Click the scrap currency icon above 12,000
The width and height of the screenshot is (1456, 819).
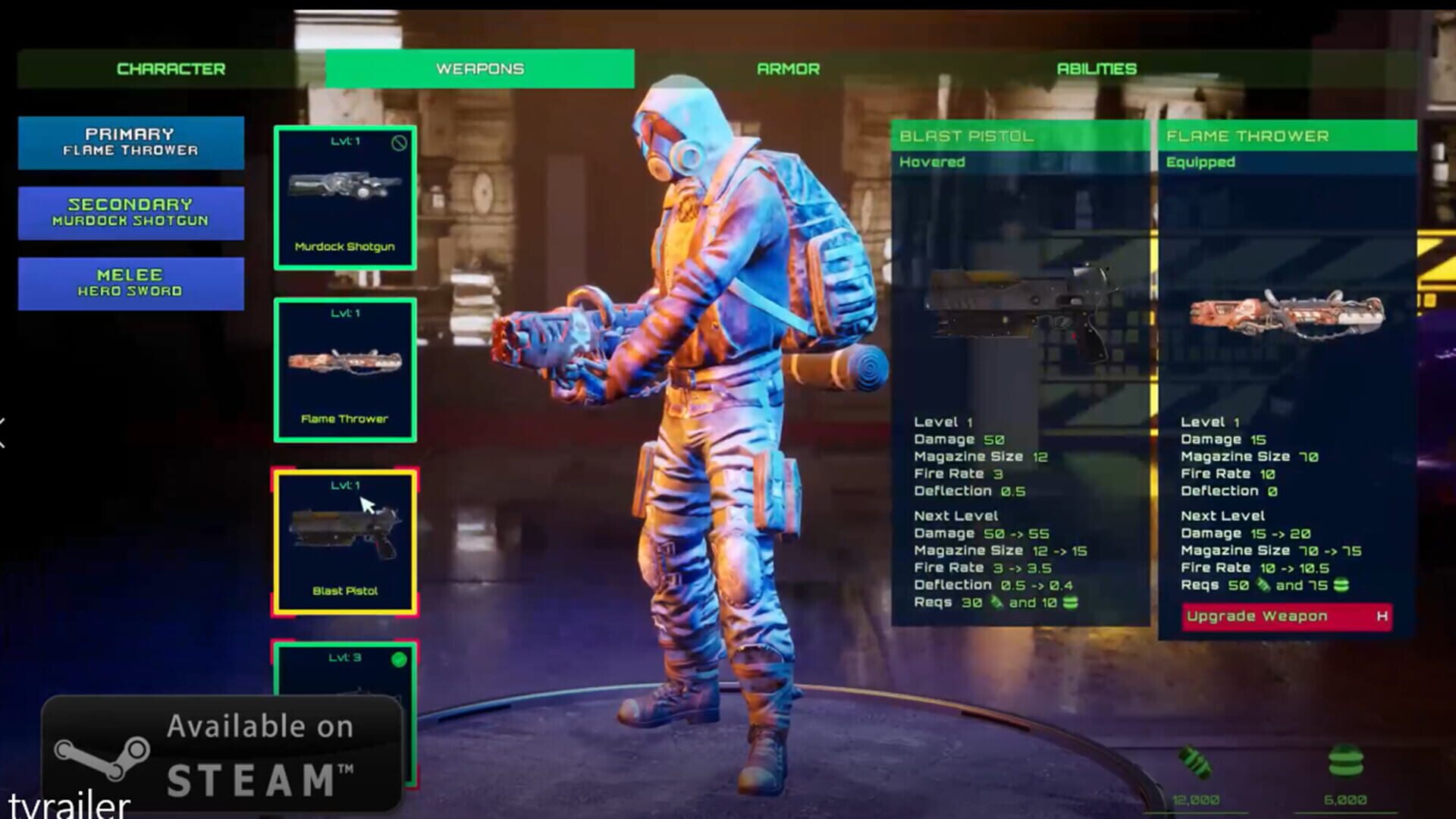coord(1196,761)
